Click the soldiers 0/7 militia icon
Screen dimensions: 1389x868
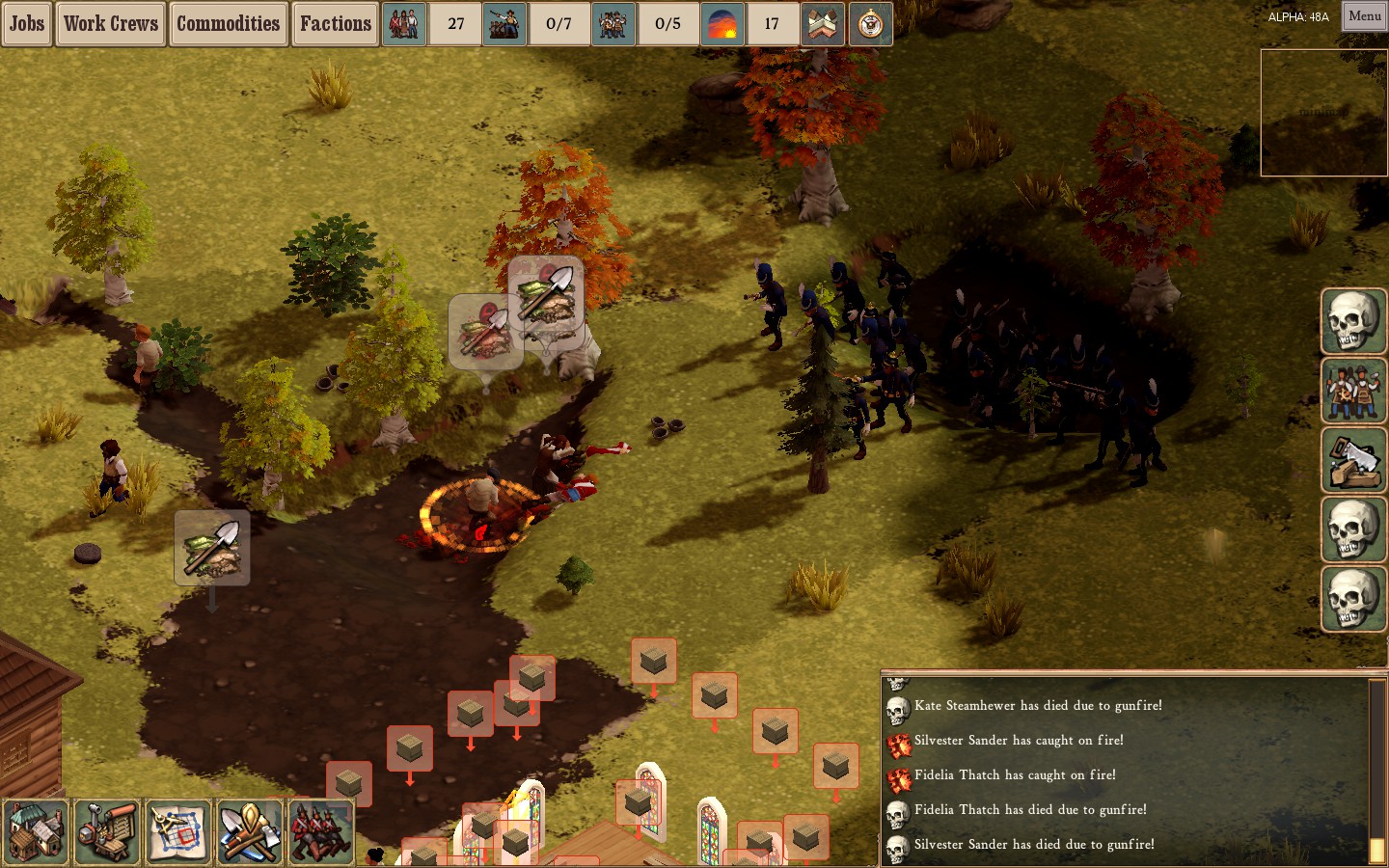pyautogui.click(x=504, y=24)
